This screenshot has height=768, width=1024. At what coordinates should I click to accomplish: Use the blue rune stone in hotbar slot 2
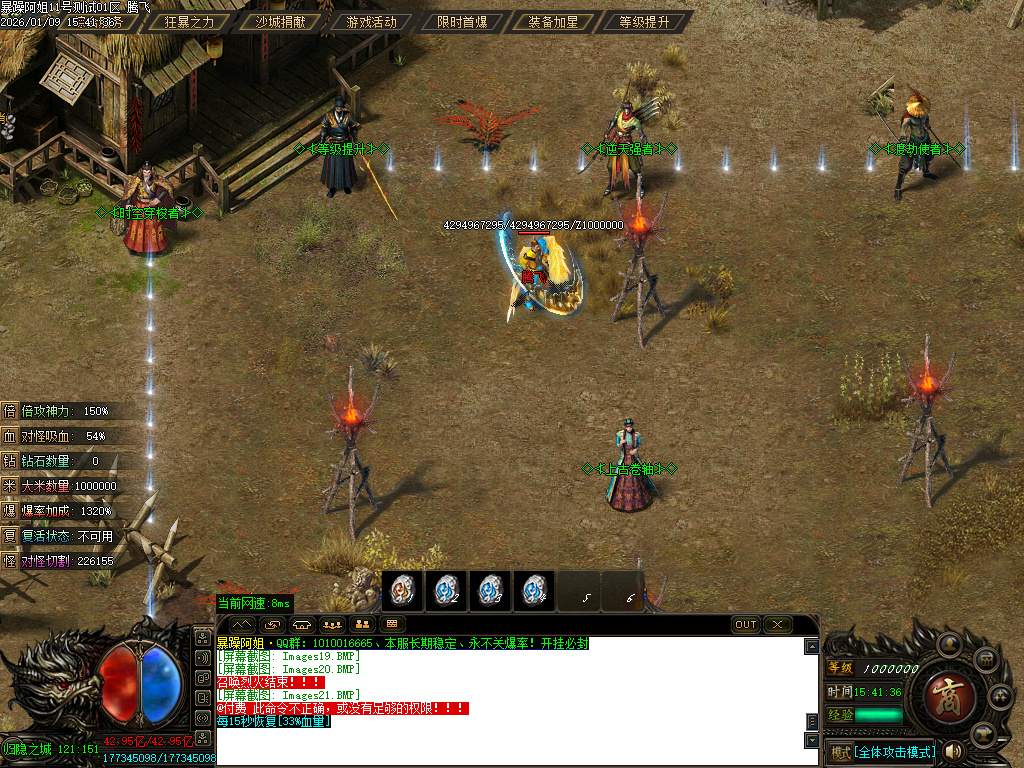click(447, 591)
